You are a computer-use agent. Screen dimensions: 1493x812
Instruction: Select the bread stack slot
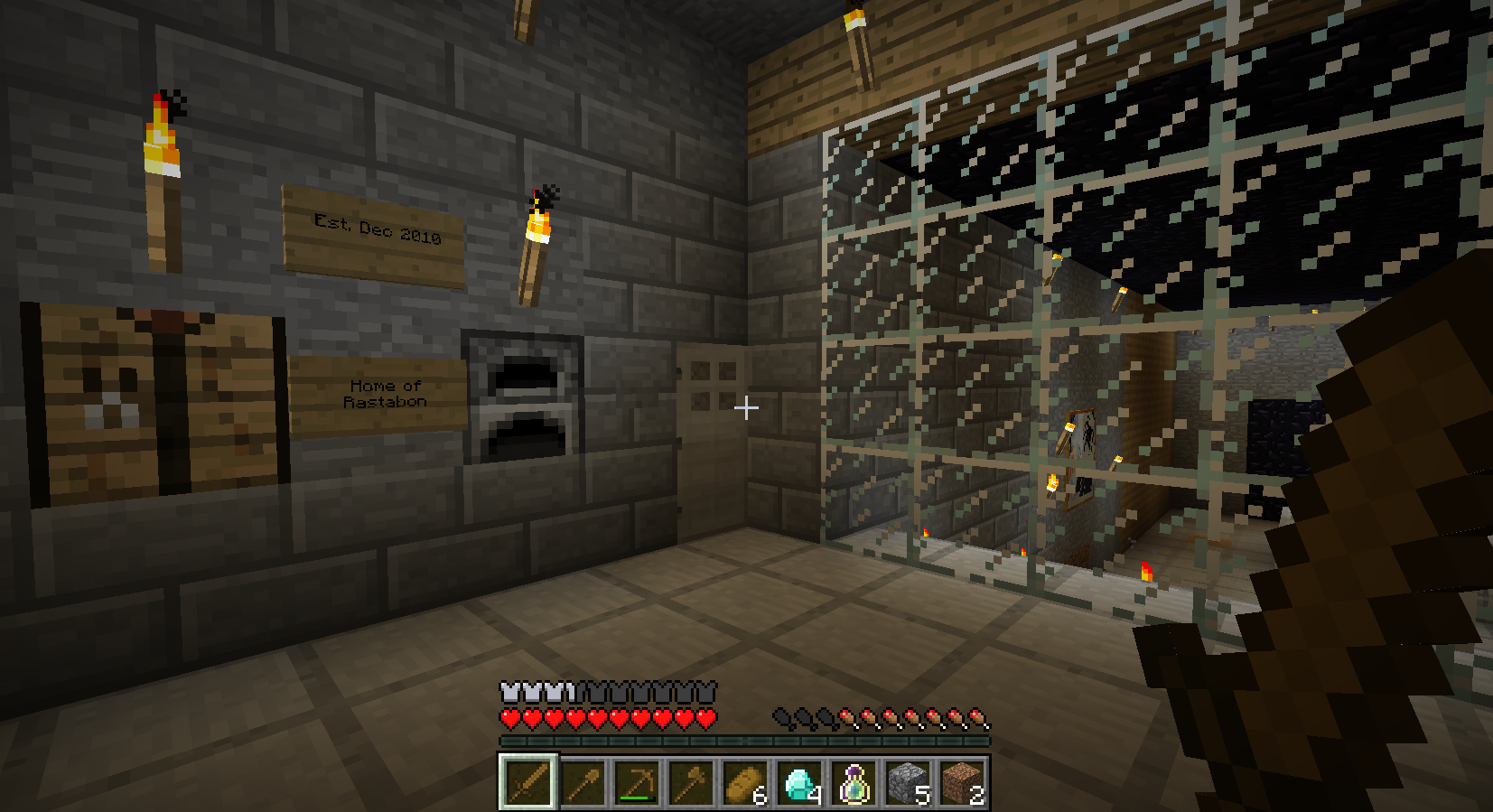pos(745,782)
